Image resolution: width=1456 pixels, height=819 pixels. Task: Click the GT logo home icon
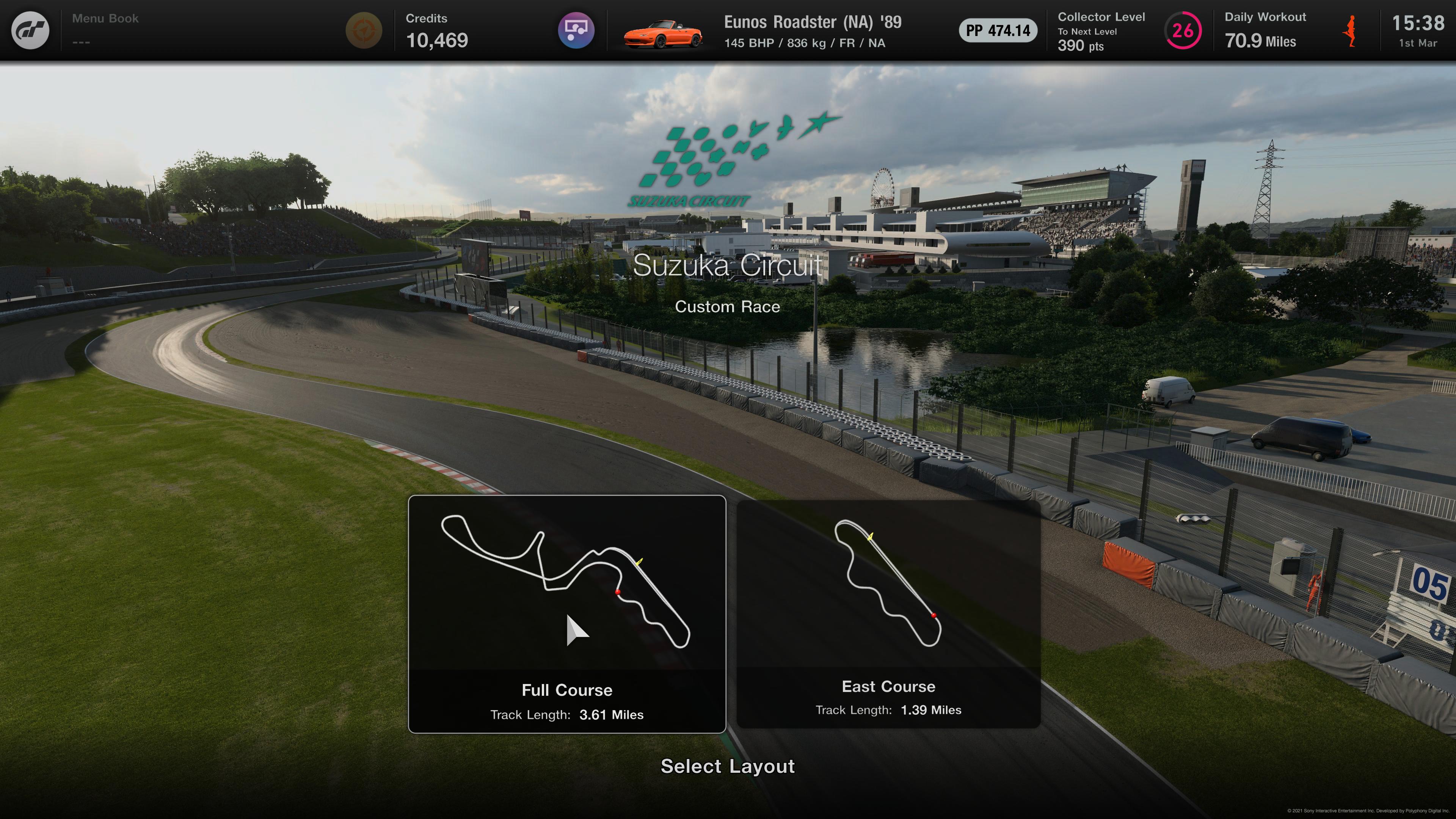[x=30, y=30]
